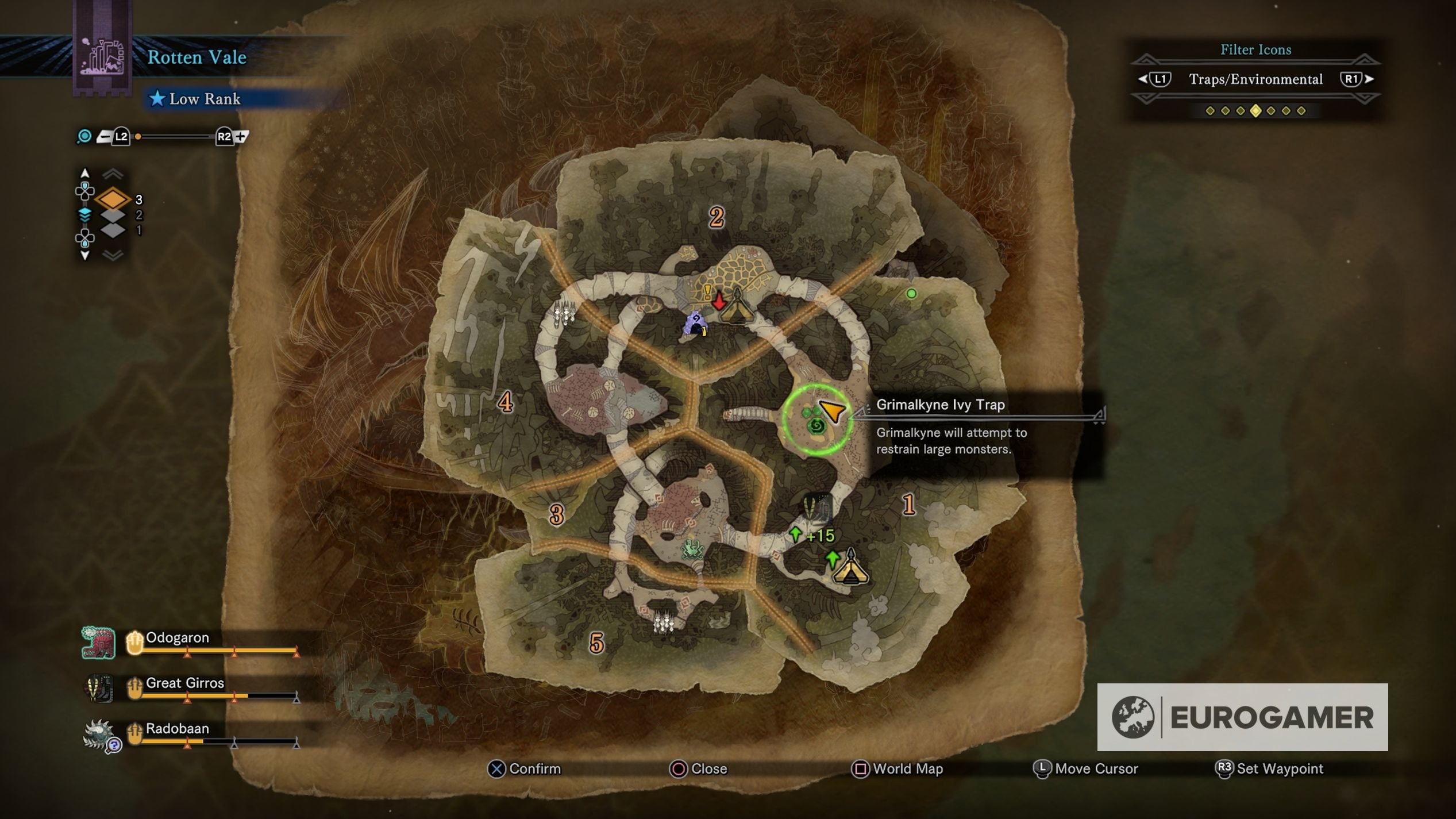Click the Eurogamer watermark logo

[x=1242, y=717]
